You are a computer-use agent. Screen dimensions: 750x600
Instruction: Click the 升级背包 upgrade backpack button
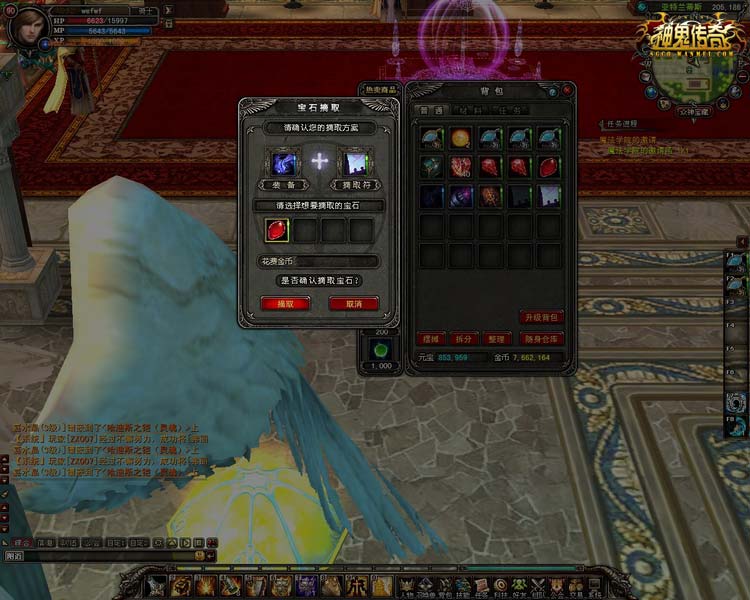click(542, 317)
